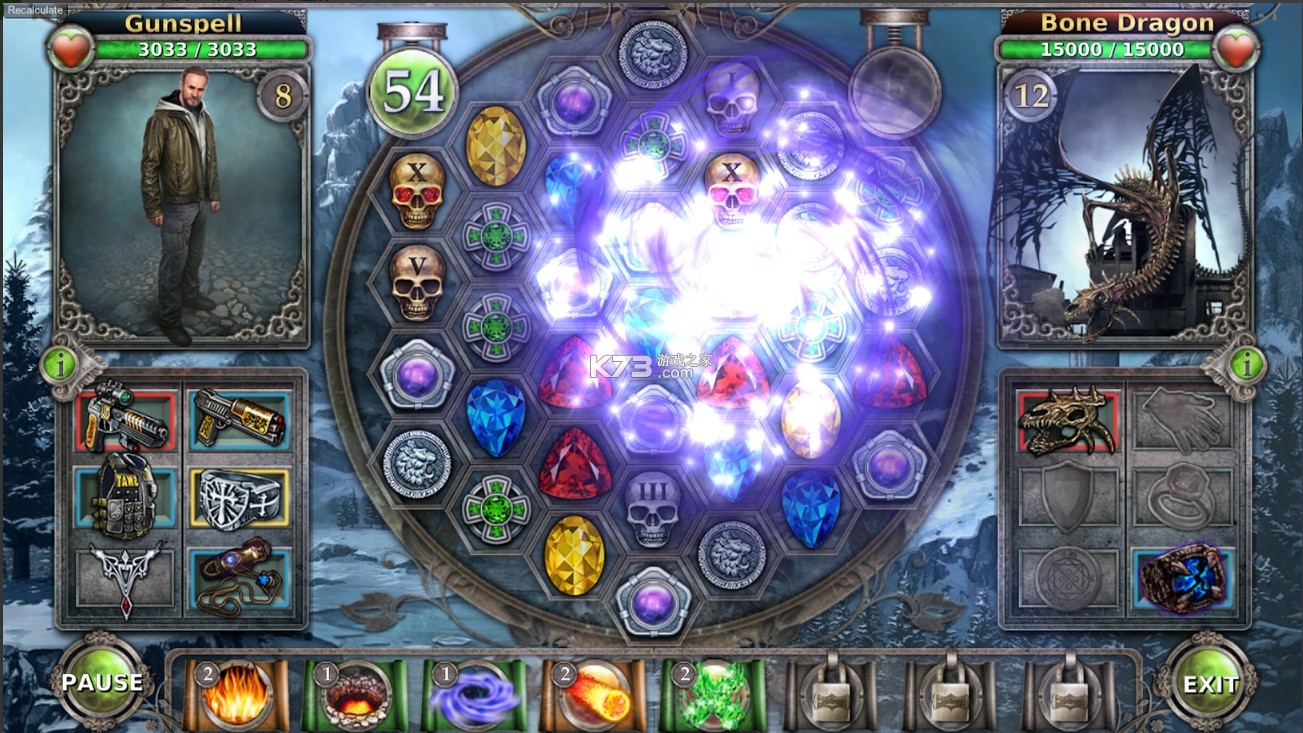Select the skull tile marked III
This screenshot has height=733, width=1303.
click(x=652, y=507)
